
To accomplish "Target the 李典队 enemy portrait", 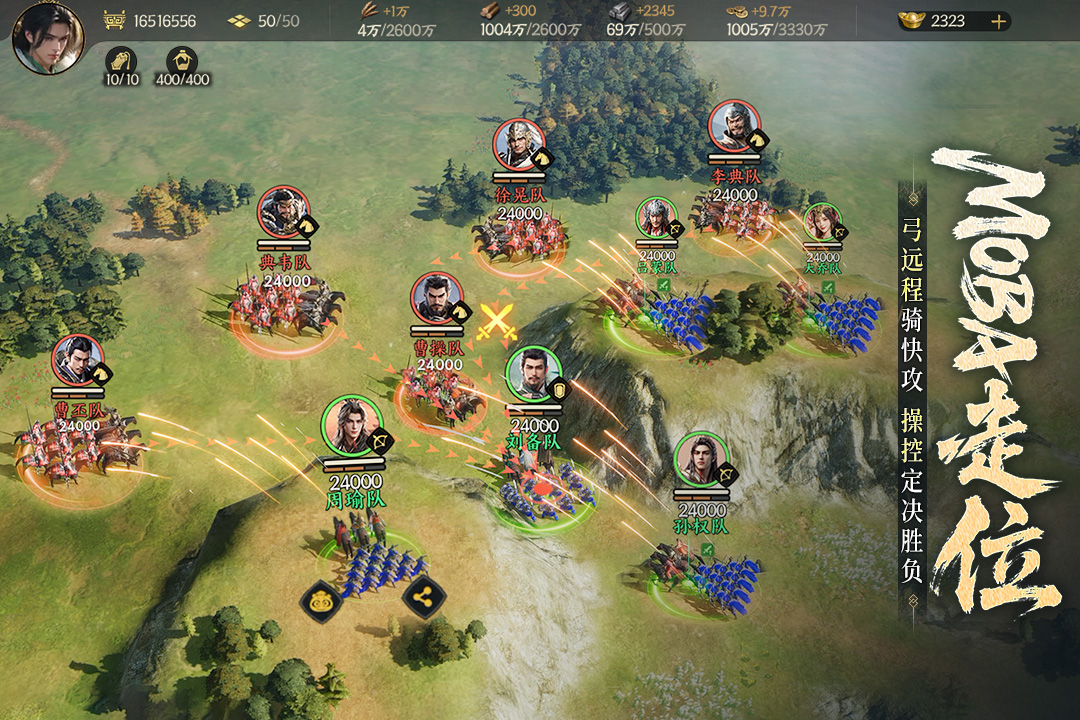I will (x=734, y=126).
